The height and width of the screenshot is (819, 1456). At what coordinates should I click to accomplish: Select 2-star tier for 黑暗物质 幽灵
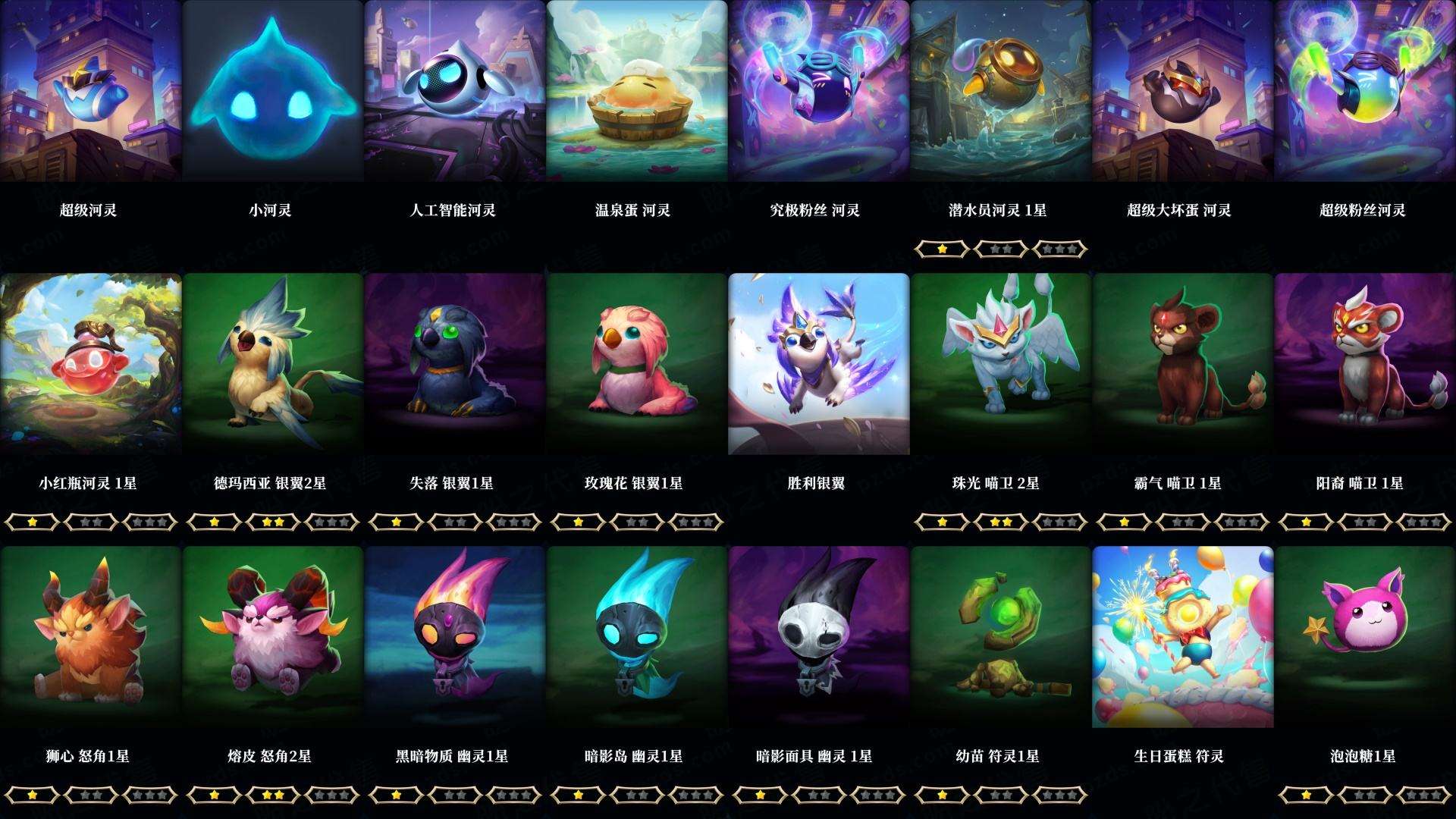click(x=455, y=796)
